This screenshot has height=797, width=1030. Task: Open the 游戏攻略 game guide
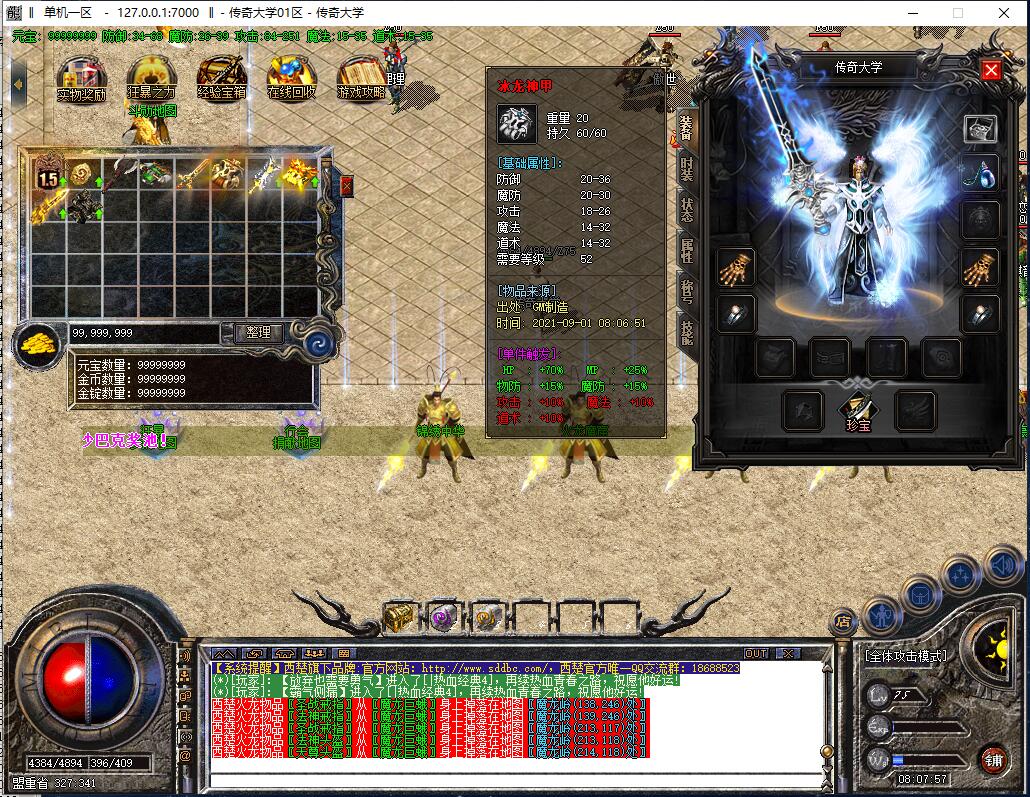point(361,76)
